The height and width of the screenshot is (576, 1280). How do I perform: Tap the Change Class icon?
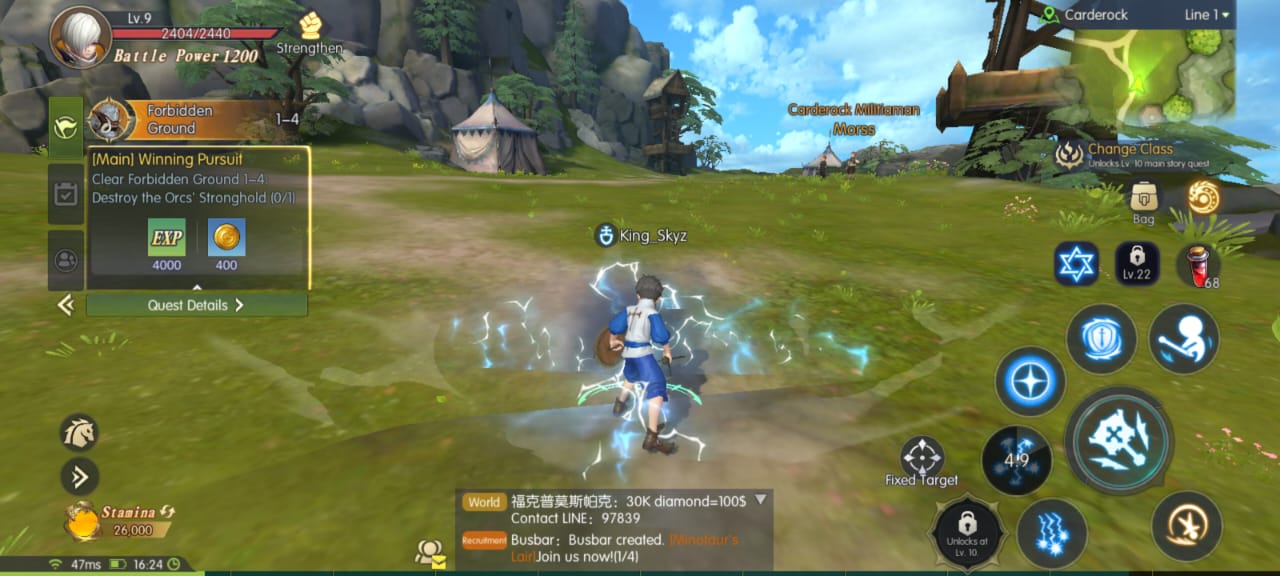[x=1070, y=154]
